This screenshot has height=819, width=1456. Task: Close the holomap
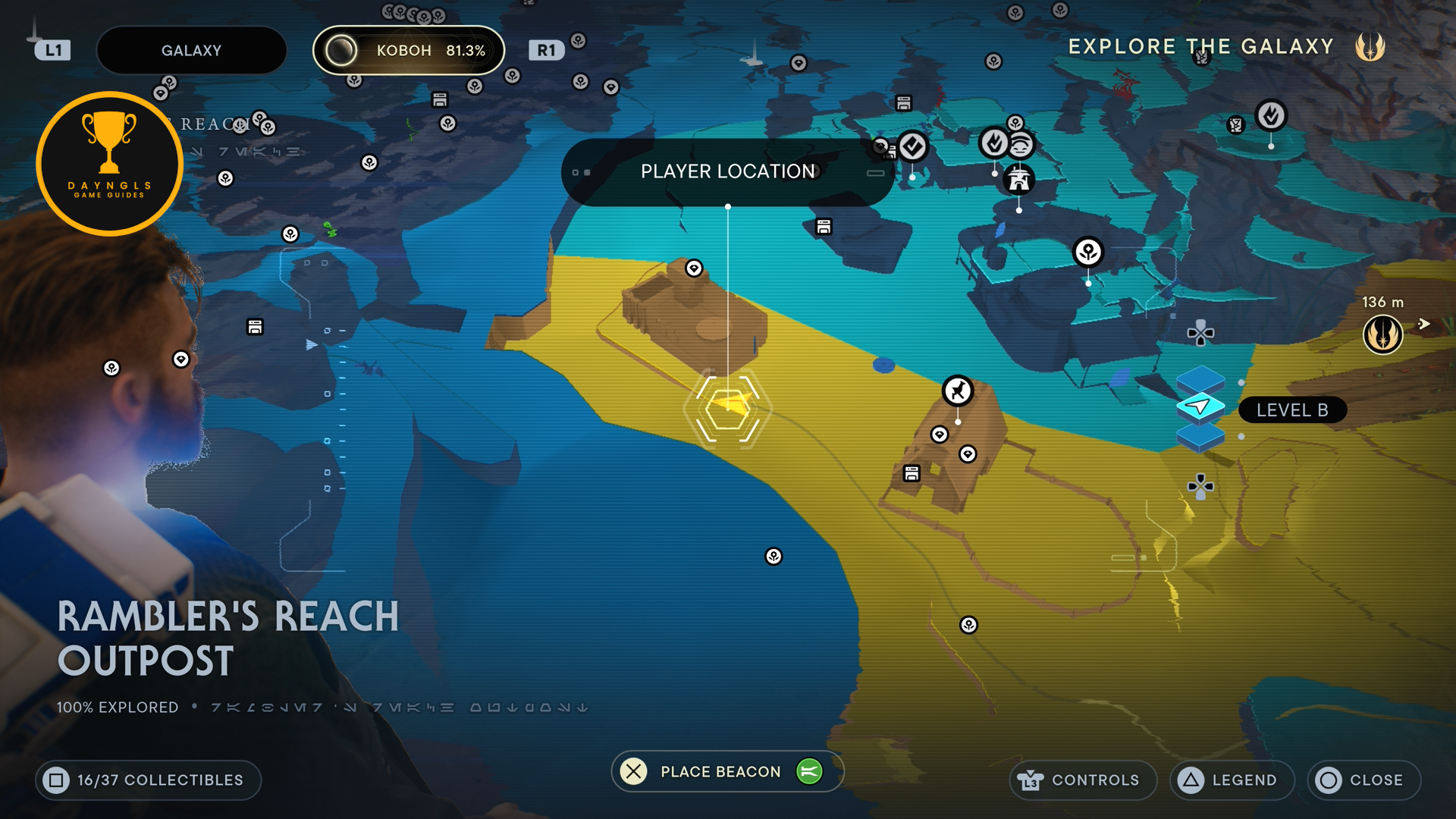(1363, 780)
